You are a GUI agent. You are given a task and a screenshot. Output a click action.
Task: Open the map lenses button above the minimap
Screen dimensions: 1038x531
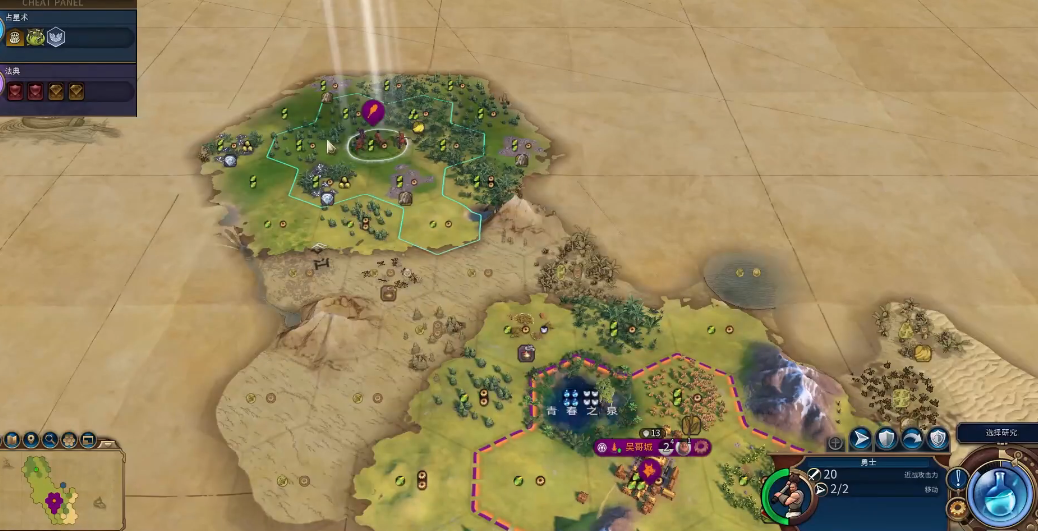pos(12,439)
